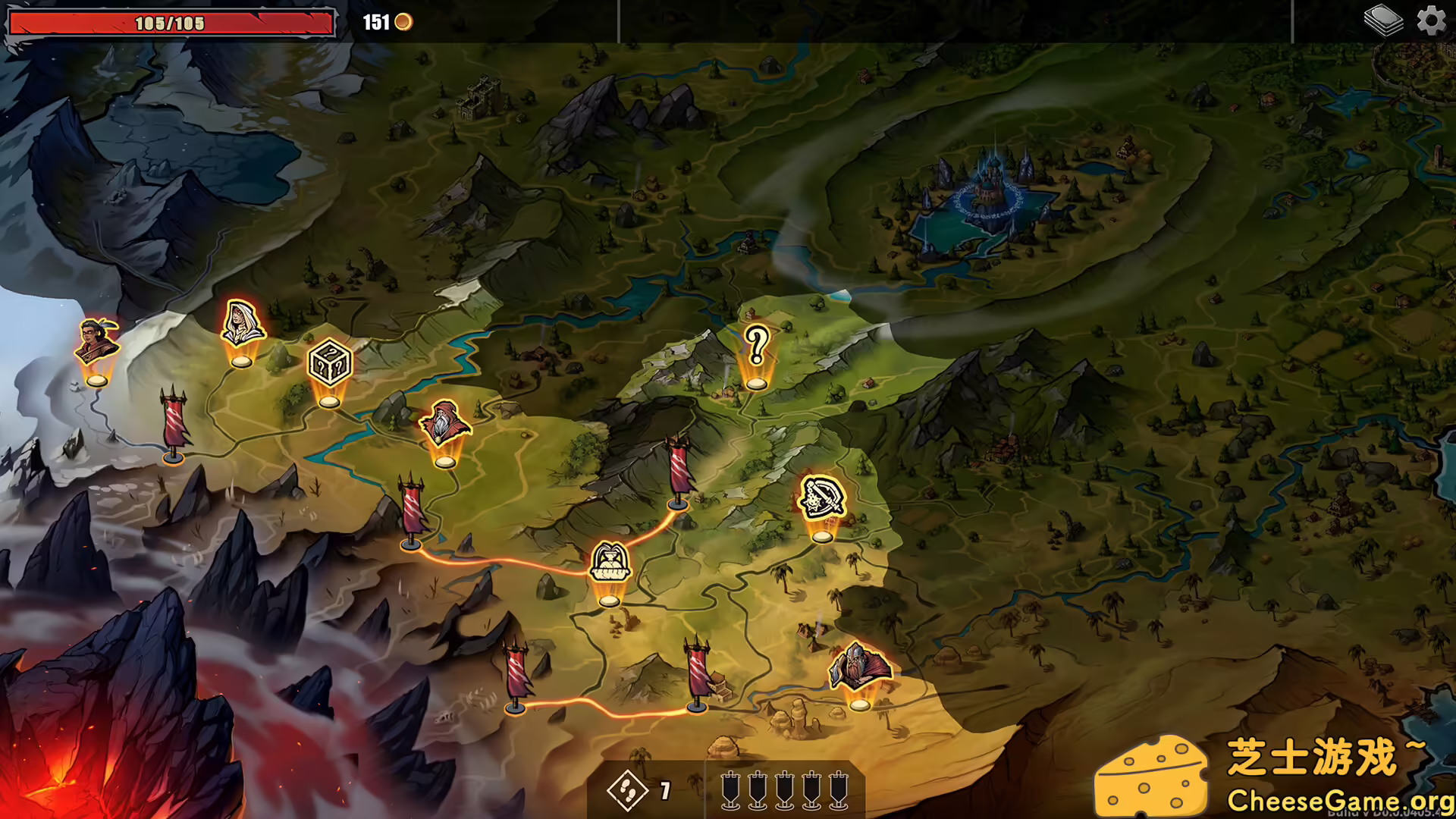Open the settings gear menu

1433,19
